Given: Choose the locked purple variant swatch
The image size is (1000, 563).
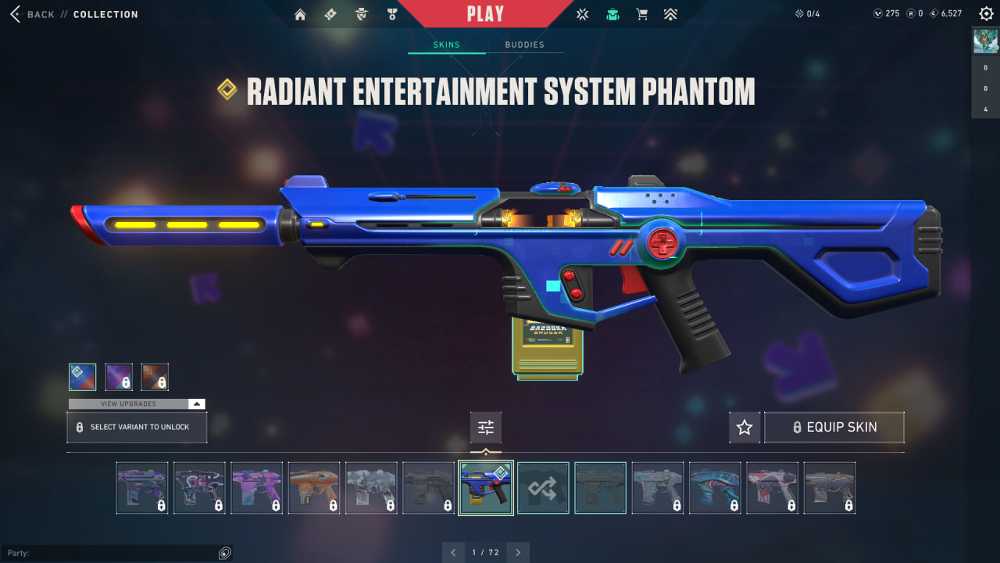Looking at the screenshot, I should click(x=119, y=377).
